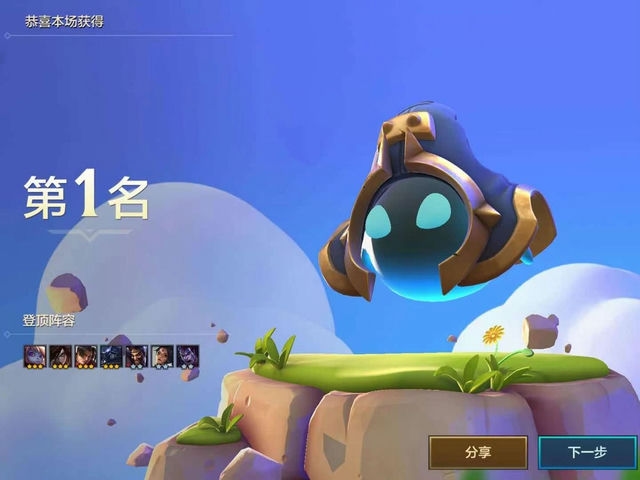The image size is (640, 480).
Task: Continue with the 下一步 next button
Action: (587, 452)
